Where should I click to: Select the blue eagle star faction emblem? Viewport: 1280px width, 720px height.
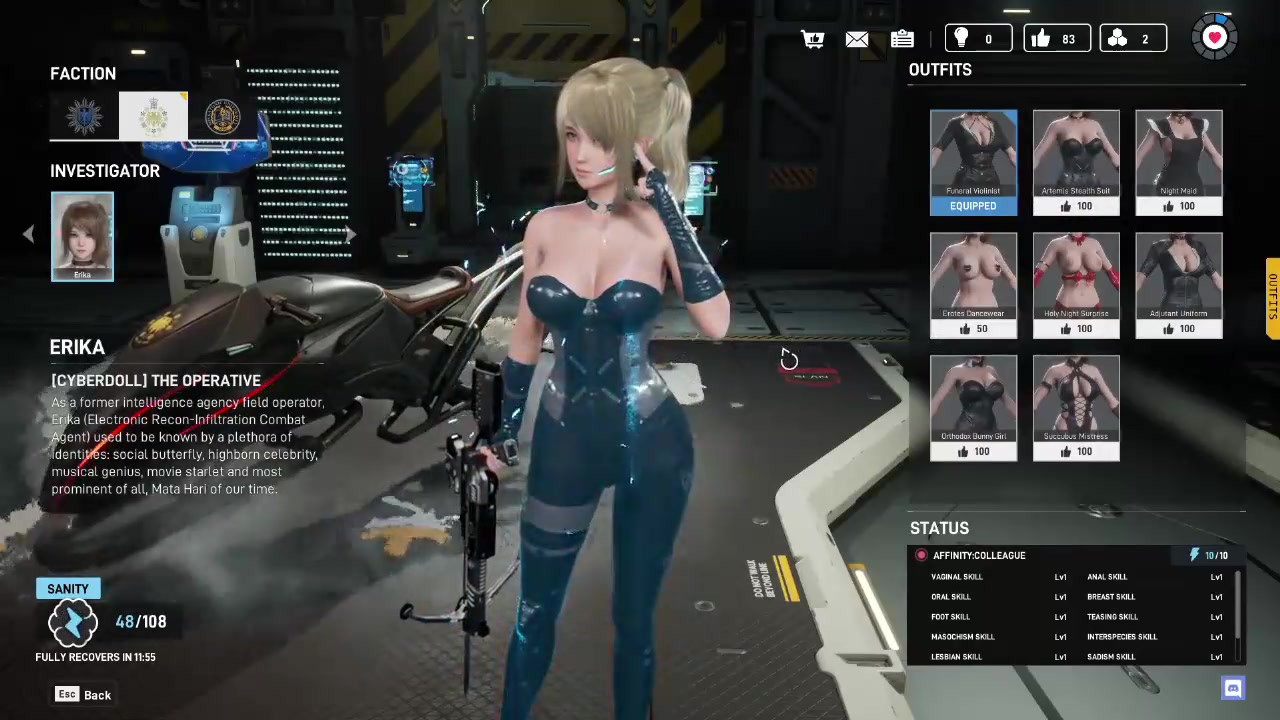click(x=84, y=117)
